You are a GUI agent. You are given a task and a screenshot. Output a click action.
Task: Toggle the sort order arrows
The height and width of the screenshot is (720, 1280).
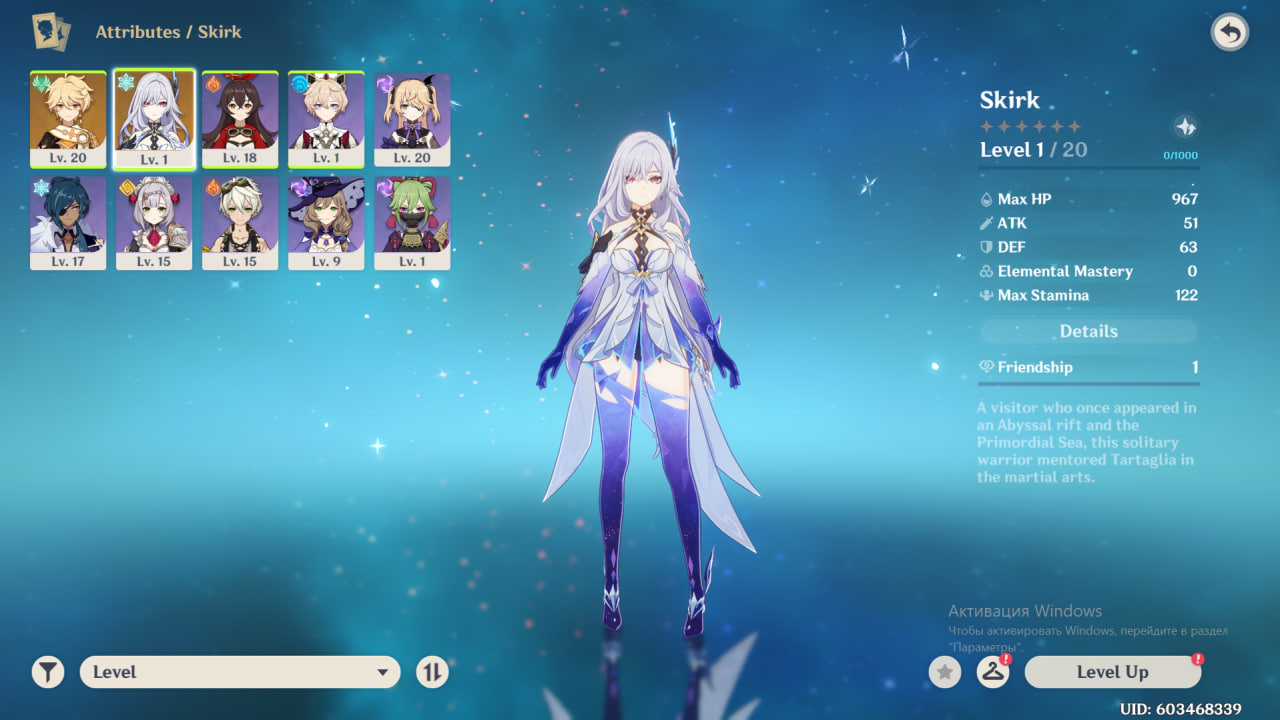[x=432, y=672]
